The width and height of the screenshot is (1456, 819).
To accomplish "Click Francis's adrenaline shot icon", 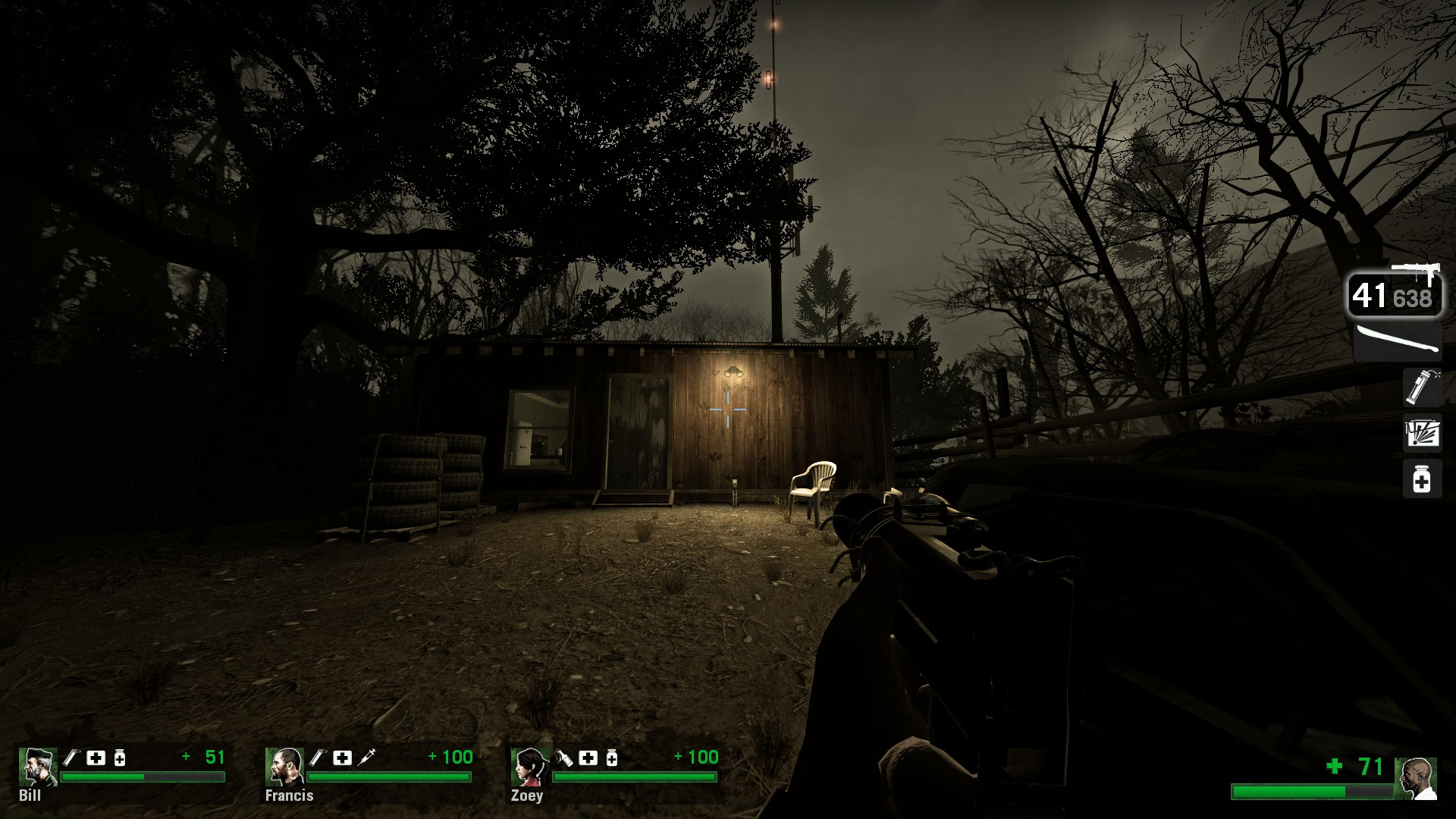I will [366, 757].
